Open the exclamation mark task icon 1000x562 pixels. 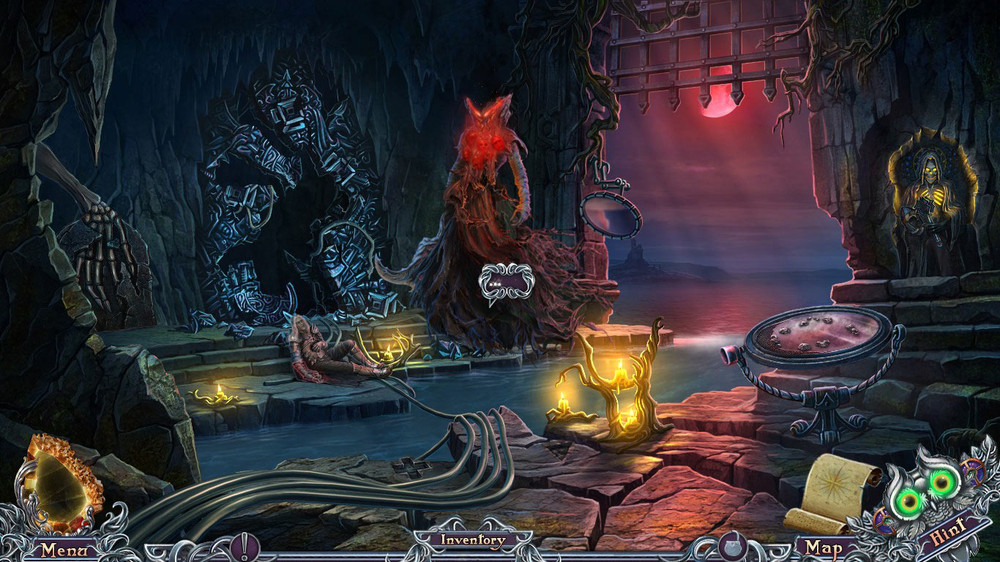(x=244, y=546)
